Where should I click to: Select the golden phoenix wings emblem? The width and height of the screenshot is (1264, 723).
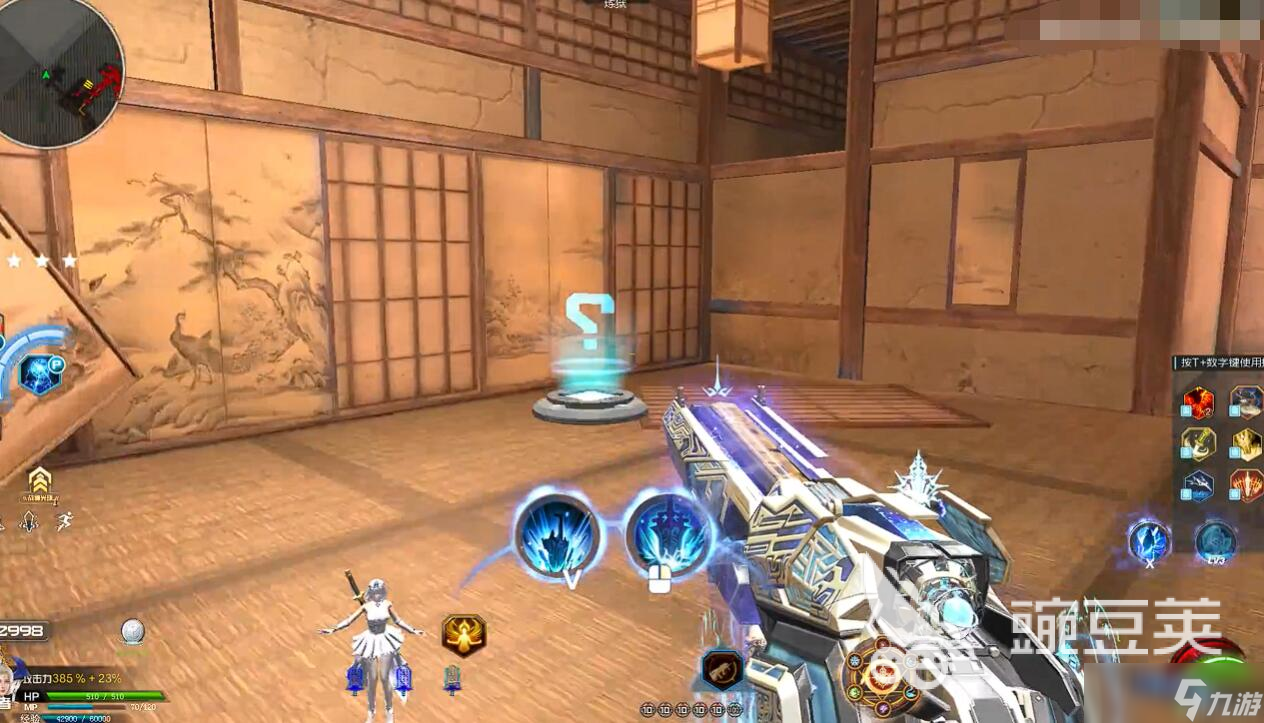464,635
